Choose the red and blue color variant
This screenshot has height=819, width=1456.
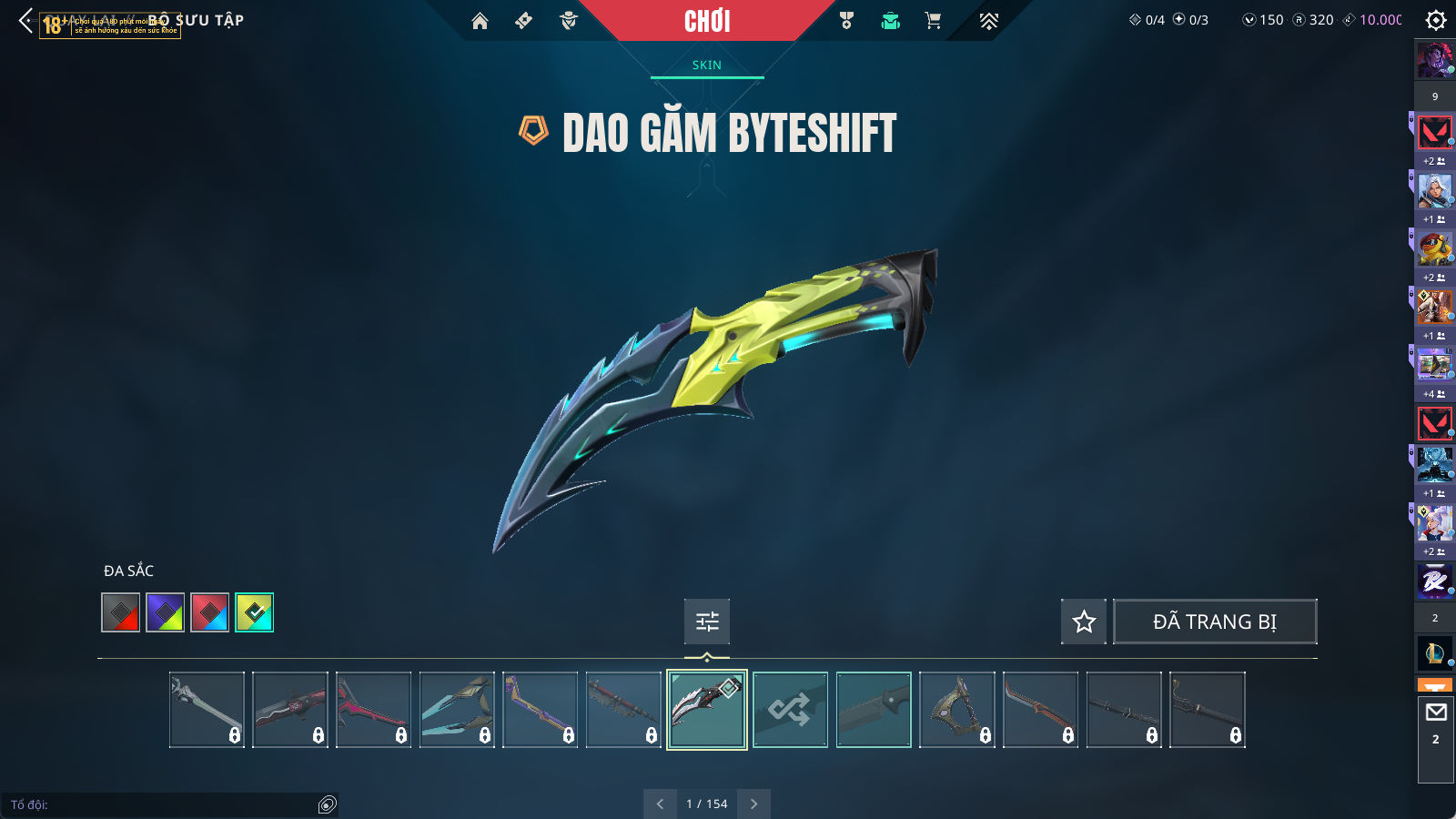210,612
